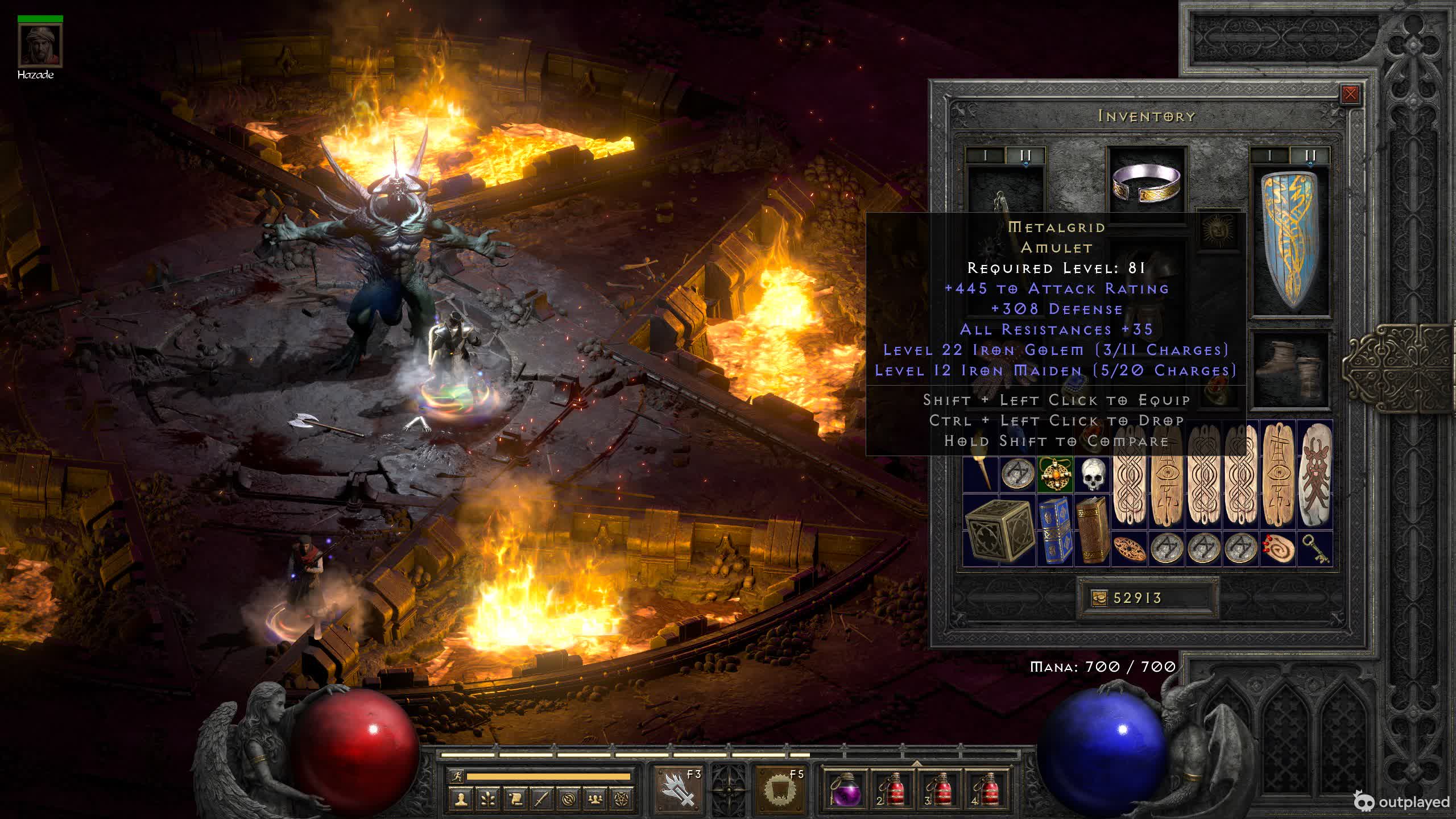Switch right-hand slot to weapon set I
Viewport: 1456px width, 819px height.
click(x=1269, y=155)
